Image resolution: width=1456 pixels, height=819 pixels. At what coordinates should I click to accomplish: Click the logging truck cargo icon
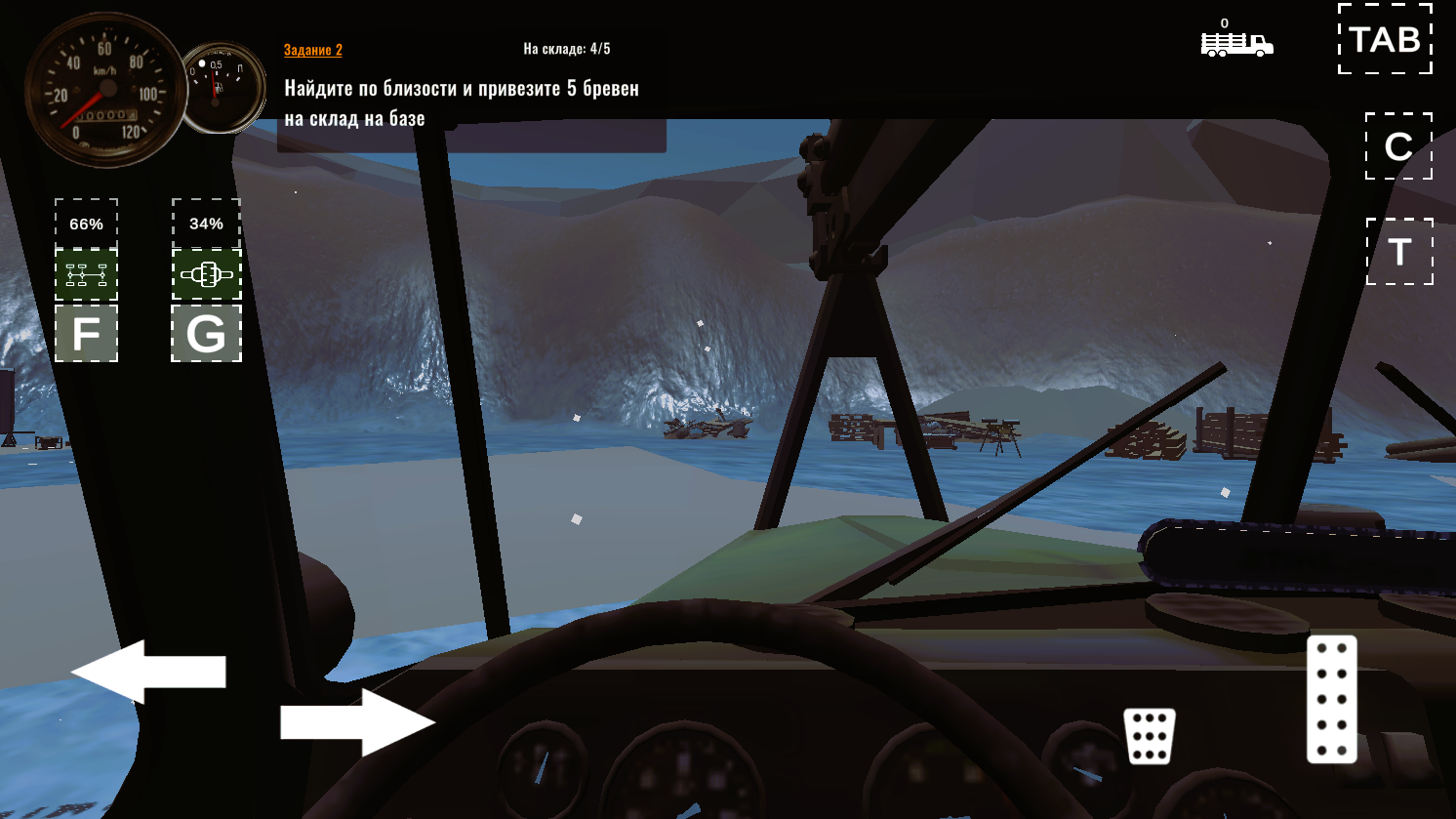coord(1236,46)
